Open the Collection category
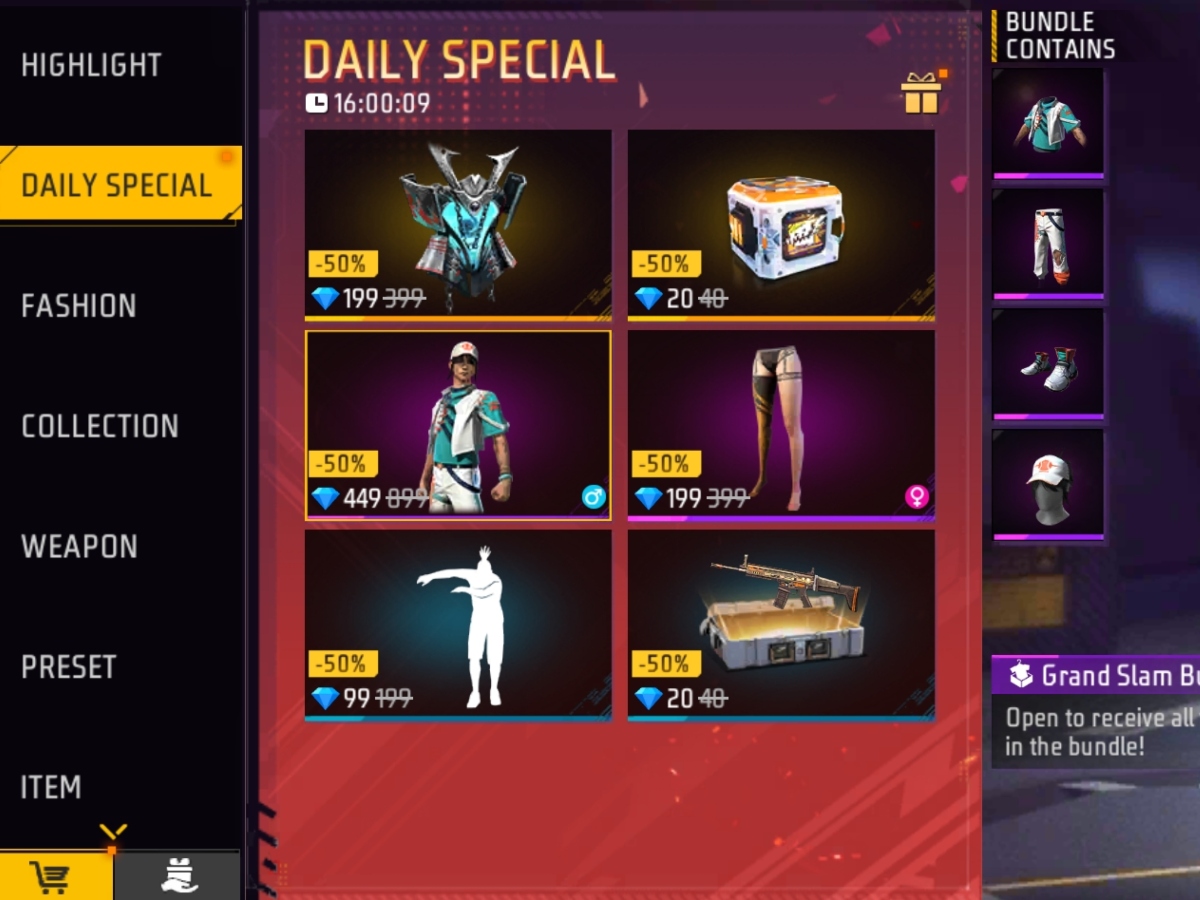Viewport: 1200px width, 900px height. (100, 426)
